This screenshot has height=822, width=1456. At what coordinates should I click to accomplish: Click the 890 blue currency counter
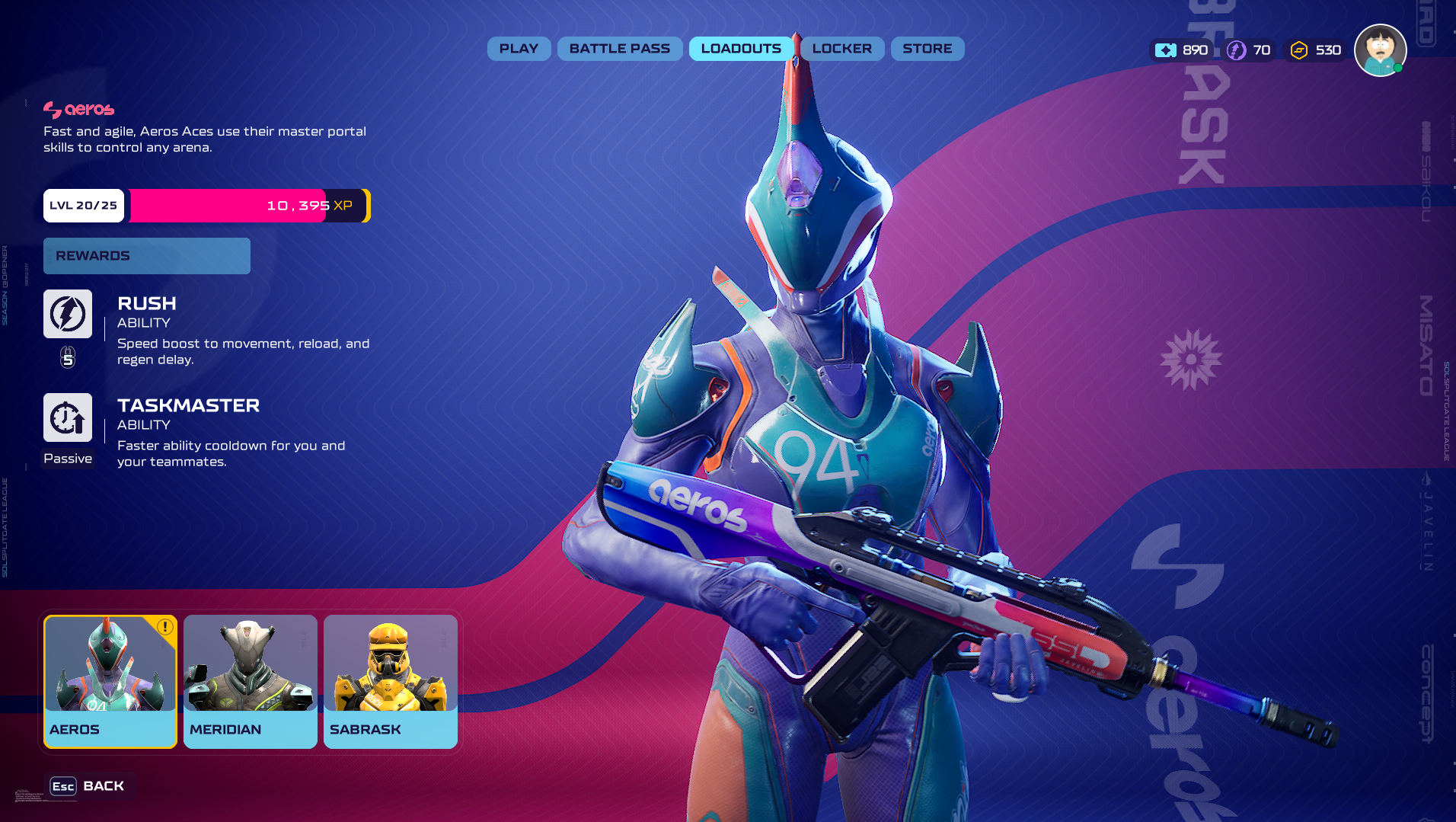1181,50
